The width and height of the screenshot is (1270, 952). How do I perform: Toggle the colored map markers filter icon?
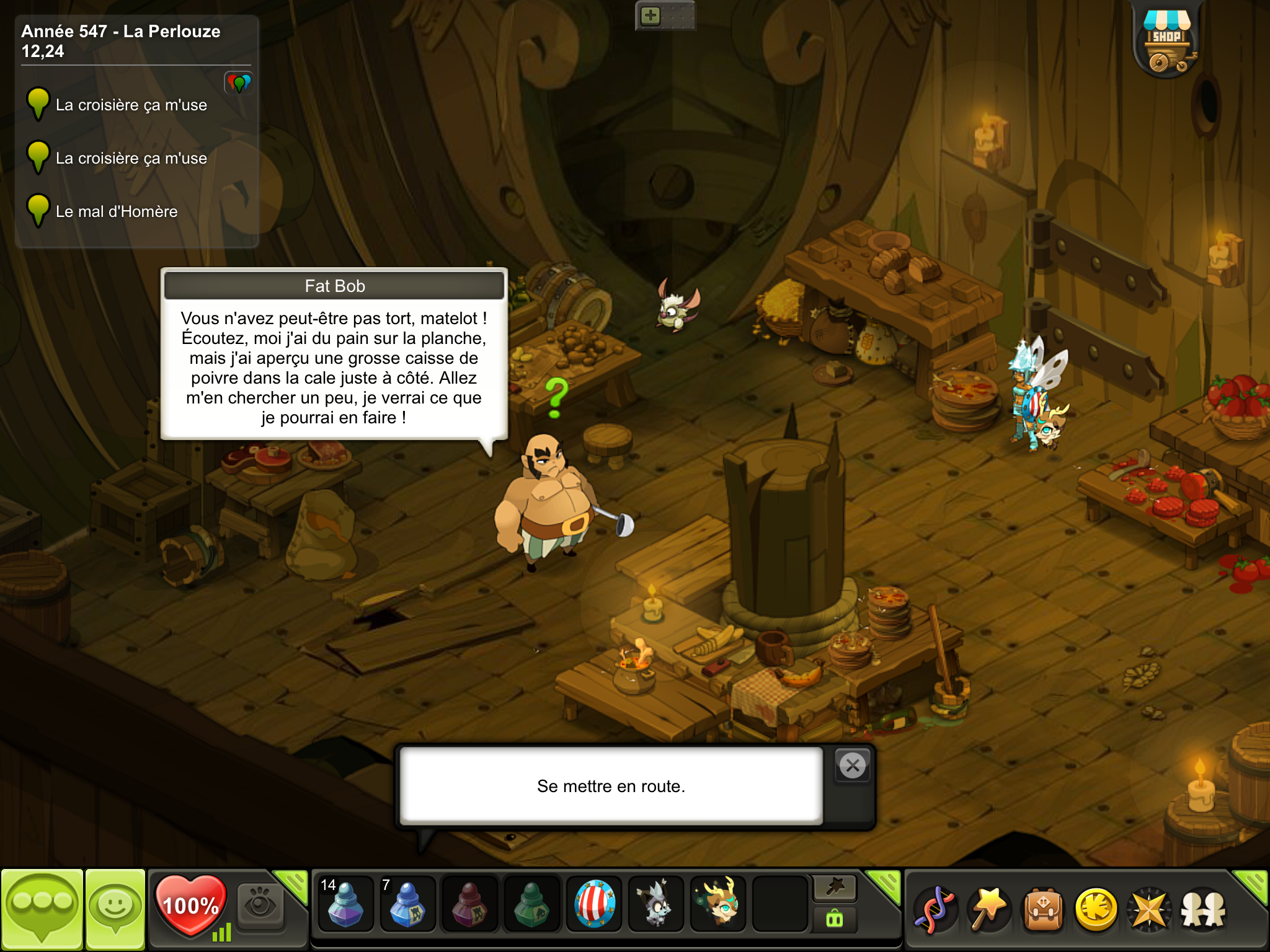coord(239,82)
